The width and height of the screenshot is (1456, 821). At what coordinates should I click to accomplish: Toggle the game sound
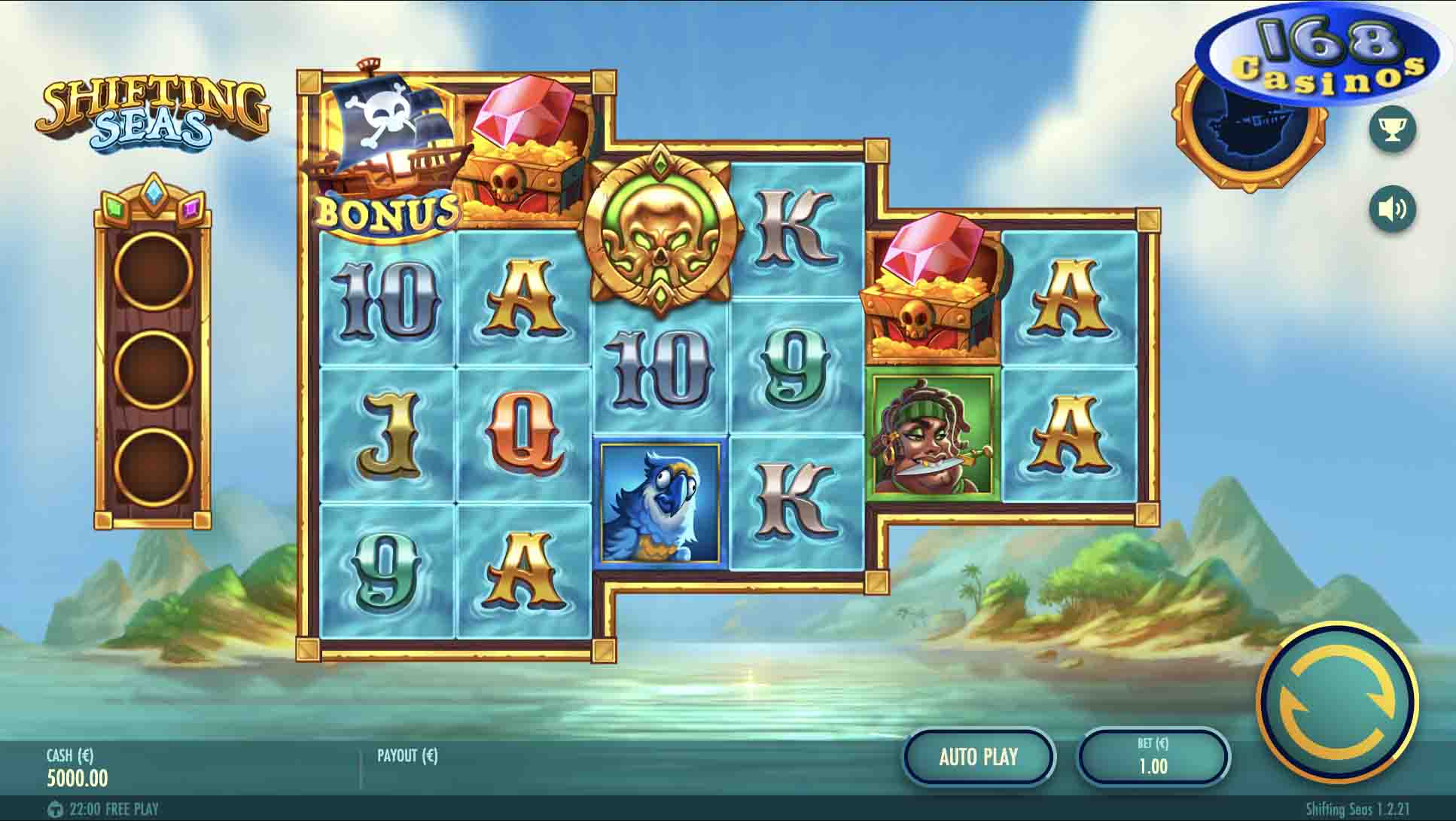(x=1392, y=209)
